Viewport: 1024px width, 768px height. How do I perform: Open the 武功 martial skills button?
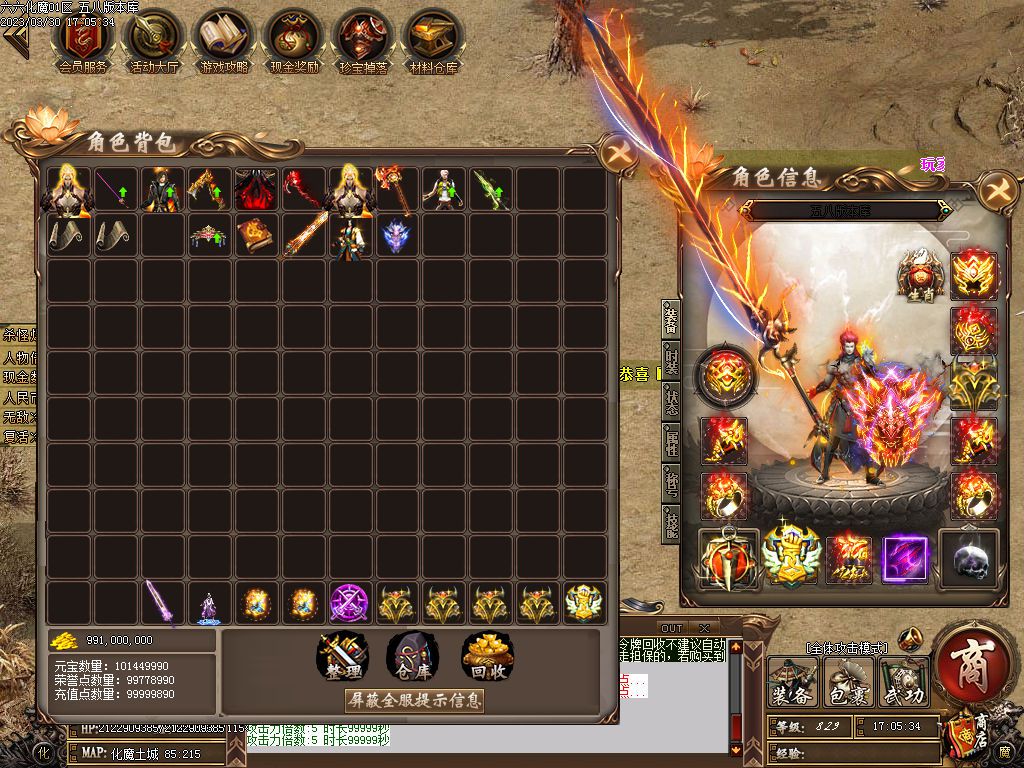tap(904, 682)
